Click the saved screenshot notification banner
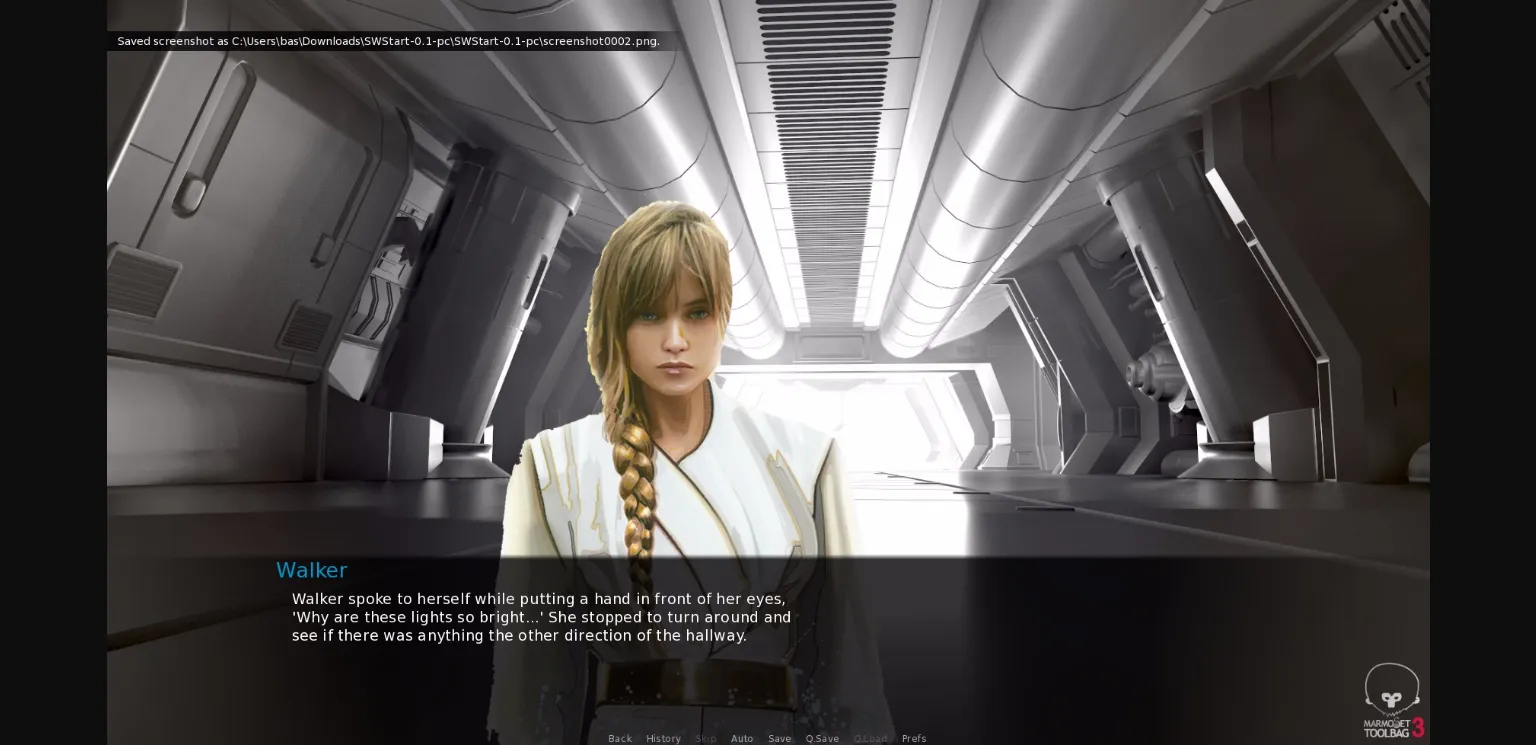The height and width of the screenshot is (745, 1536). (388, 41)
